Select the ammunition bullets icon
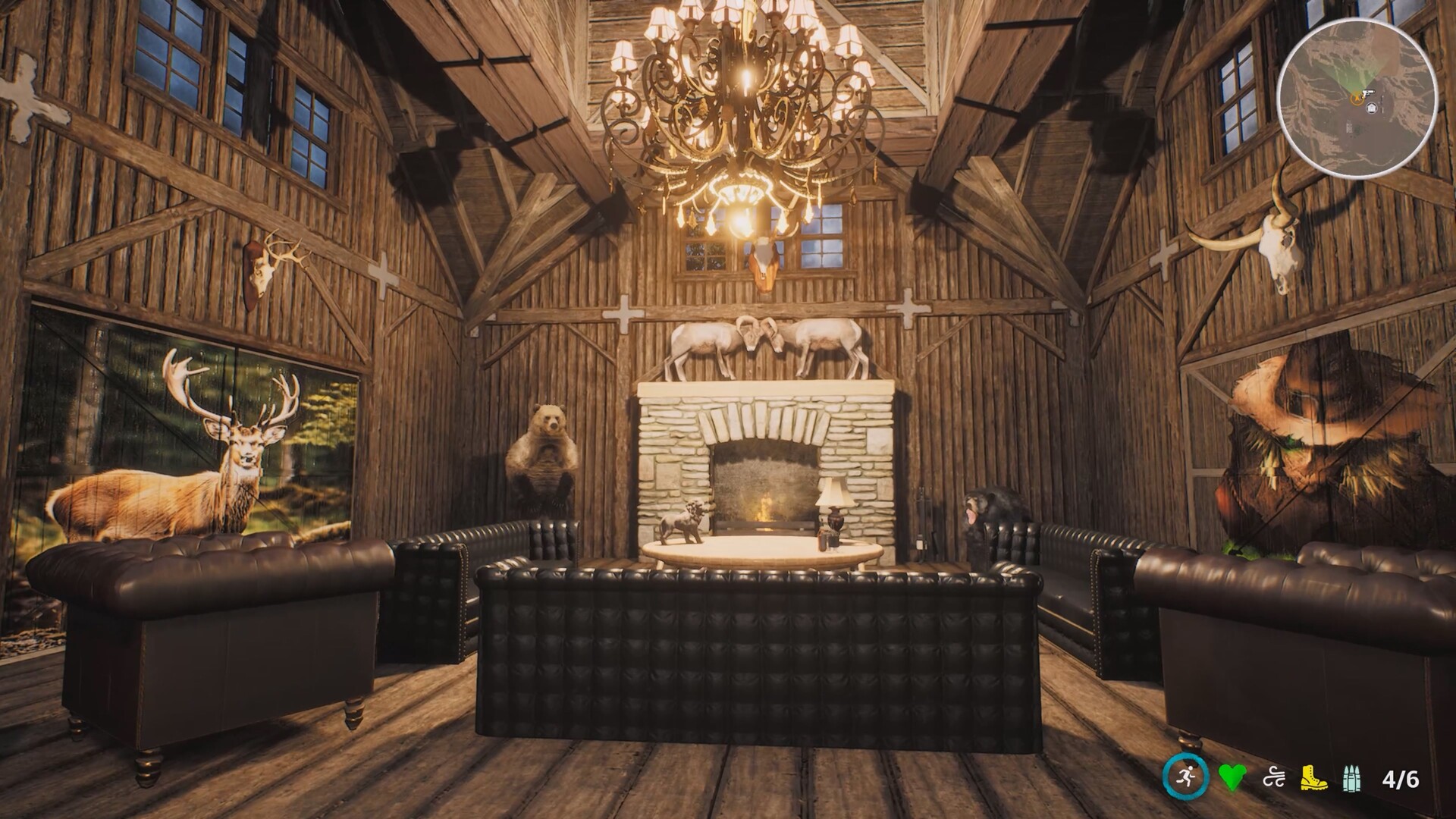Viewport: 1456px width, 819px height. pos(1352,777)
